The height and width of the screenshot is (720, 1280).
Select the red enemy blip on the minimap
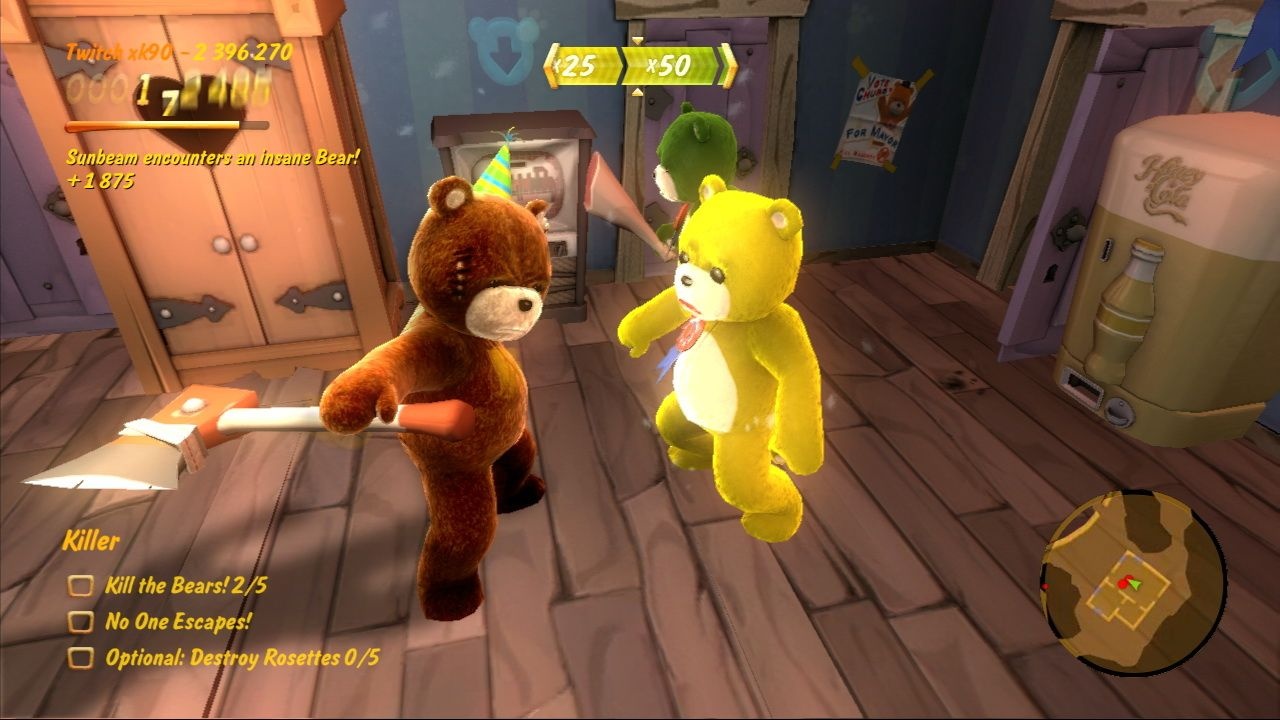[1123, 583]
